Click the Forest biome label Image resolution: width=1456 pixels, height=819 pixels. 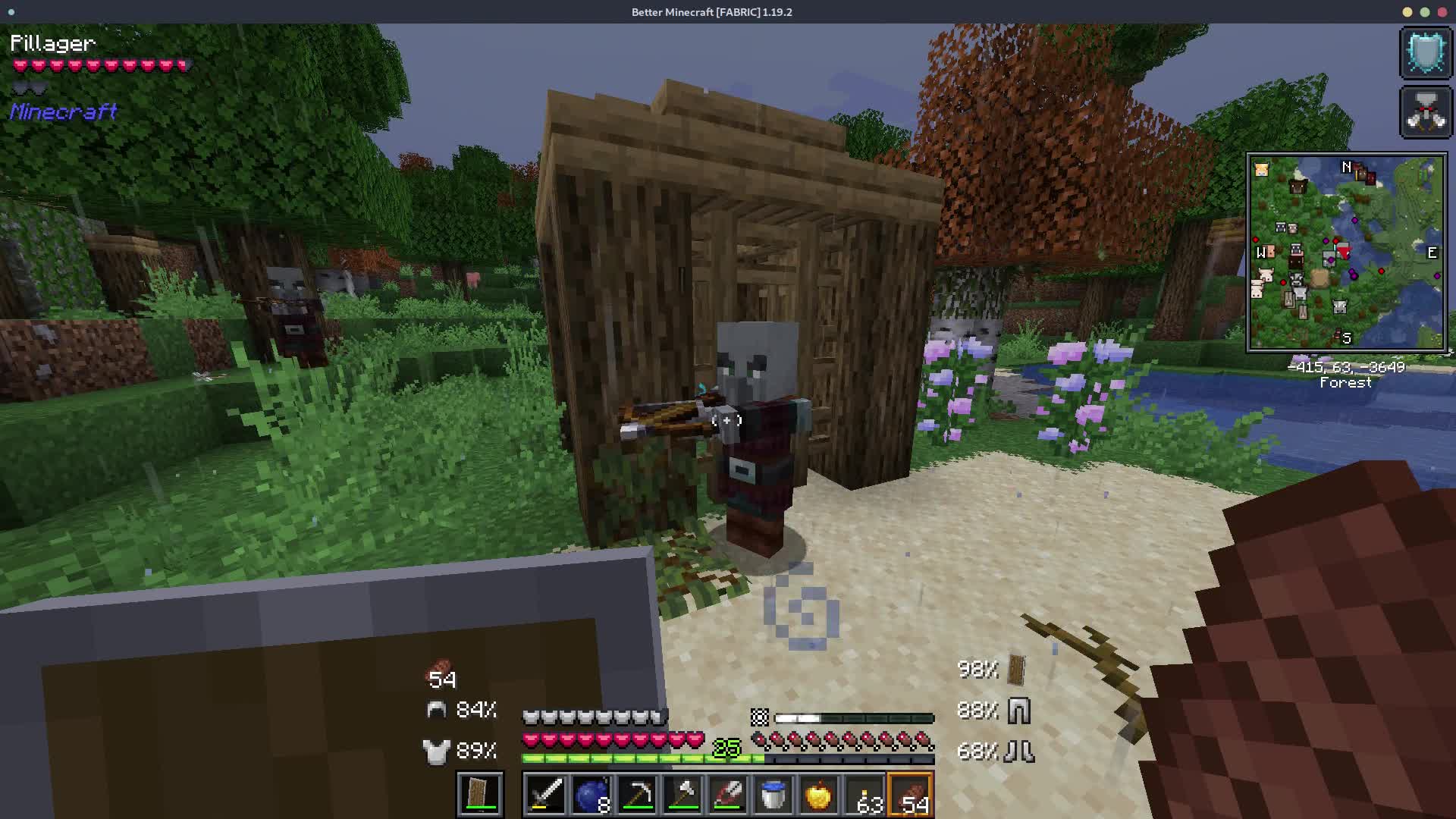pos(1346,383)
